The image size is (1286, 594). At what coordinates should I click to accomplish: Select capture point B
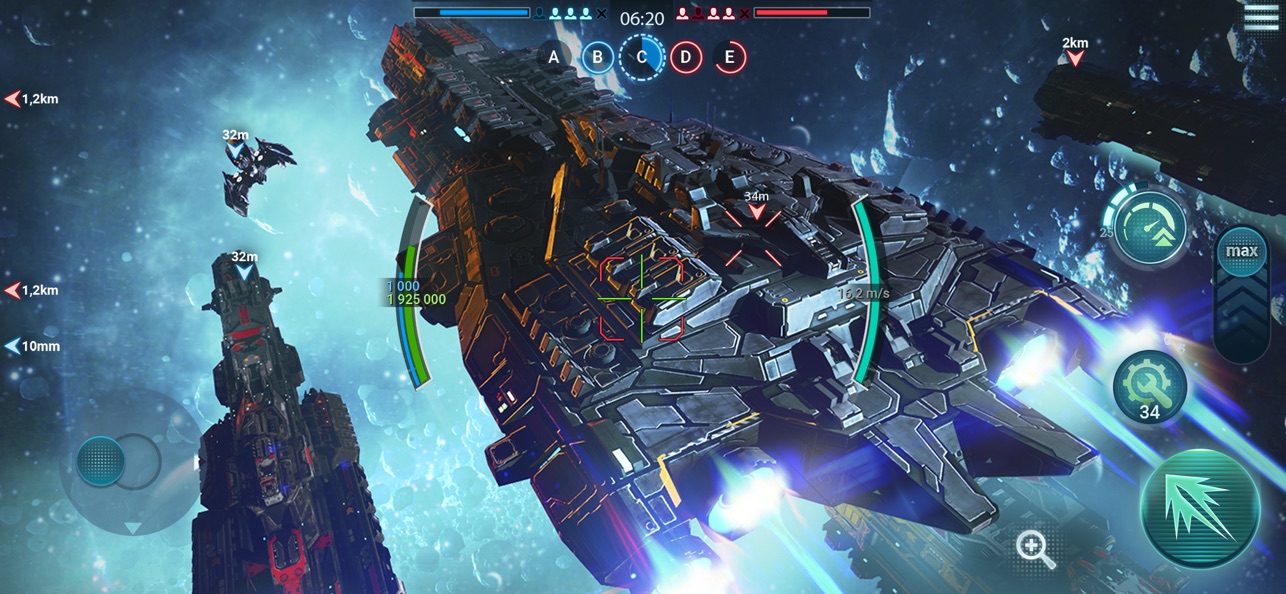597,57
